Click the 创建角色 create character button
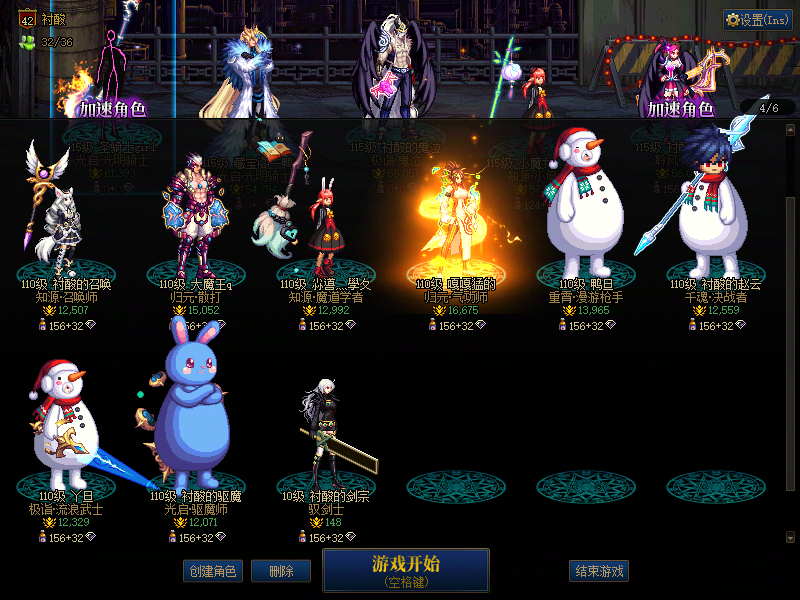The image size is (800, 600). click(x=213, y=571)
